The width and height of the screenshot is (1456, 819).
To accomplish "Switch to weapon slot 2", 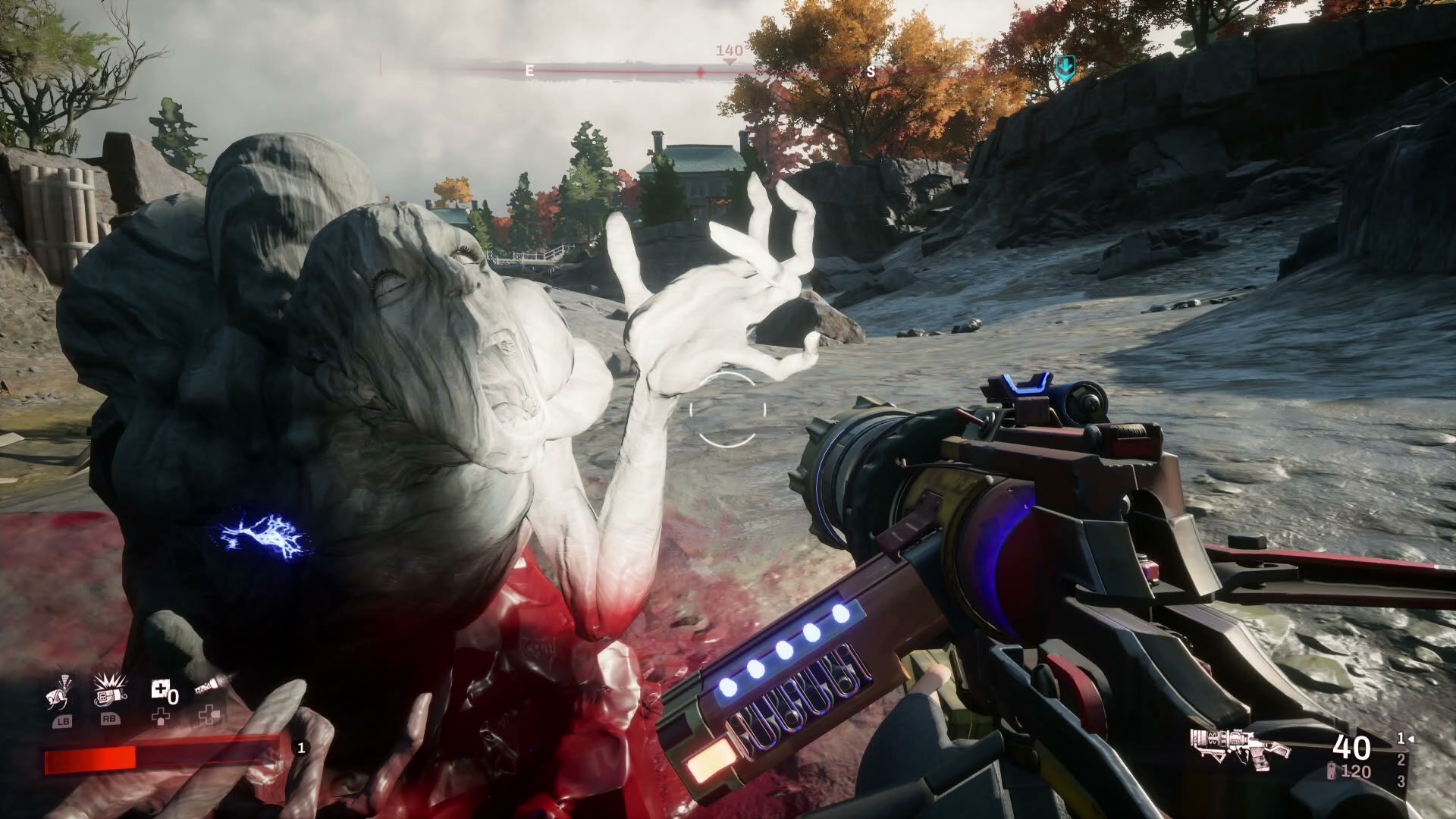I will (1401, 760).
